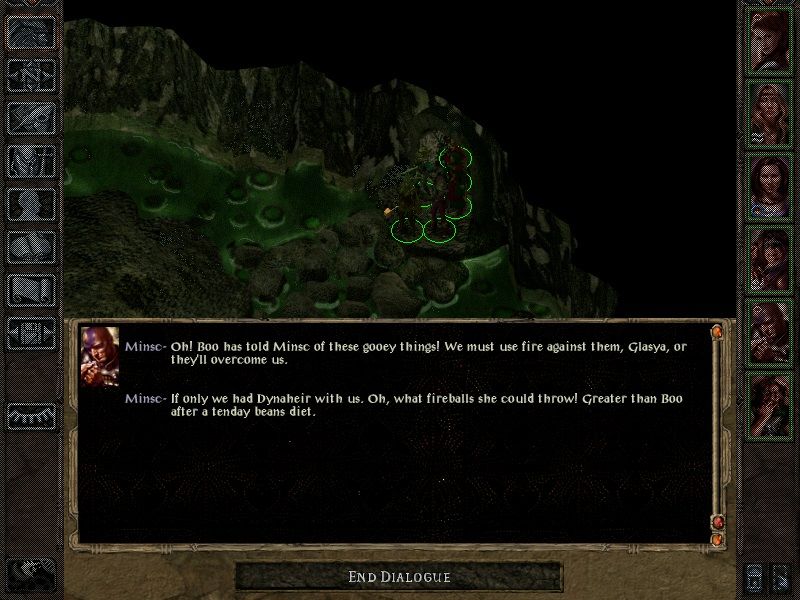The width and height of the screenshot is (800, 600).
Task: Click the lowest scroll gem on the dialogue box
Action: 716,539
